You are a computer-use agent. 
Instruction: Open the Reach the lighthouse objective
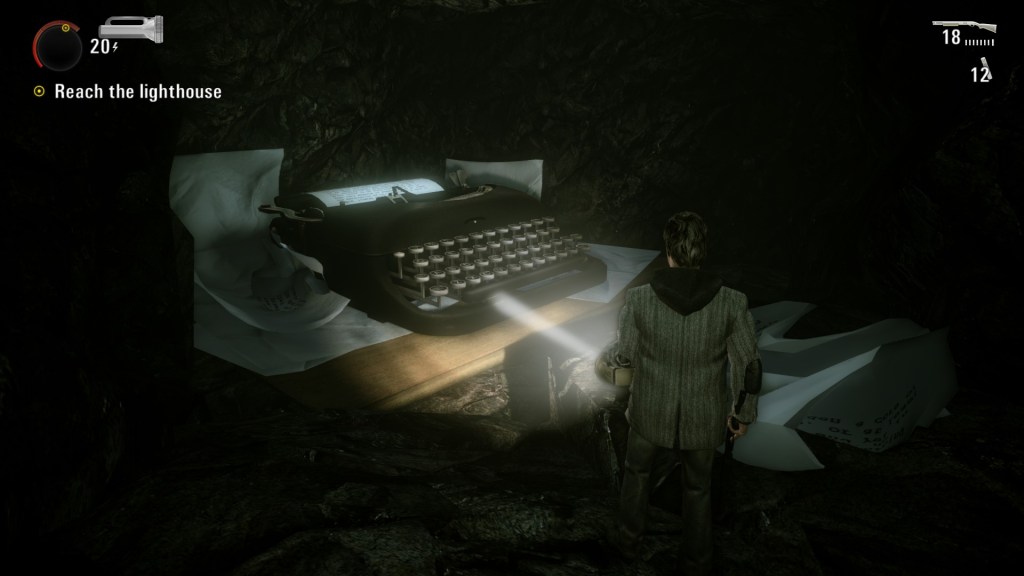[x=137, y=92]
